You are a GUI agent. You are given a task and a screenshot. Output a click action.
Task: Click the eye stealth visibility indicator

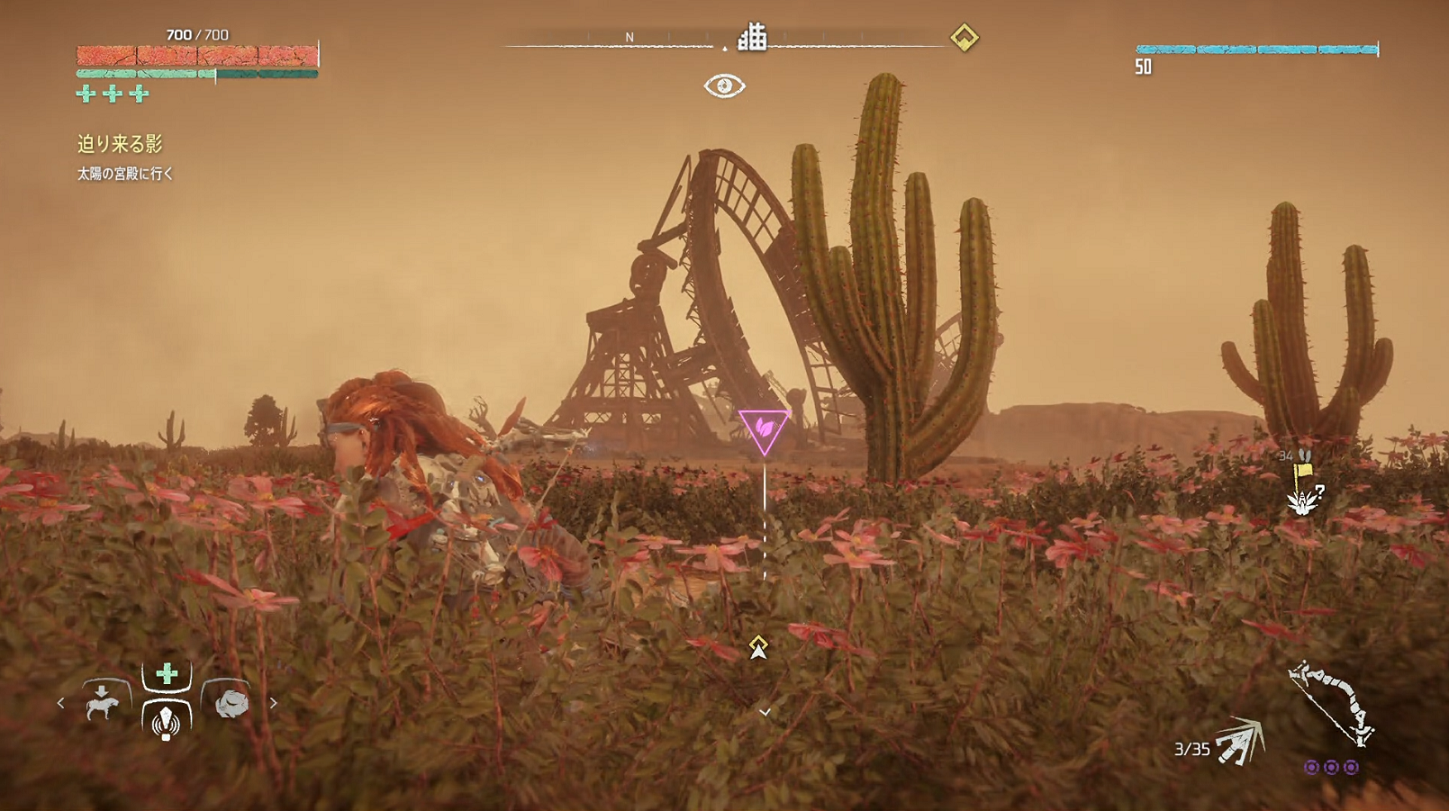[x=724, y=86]
